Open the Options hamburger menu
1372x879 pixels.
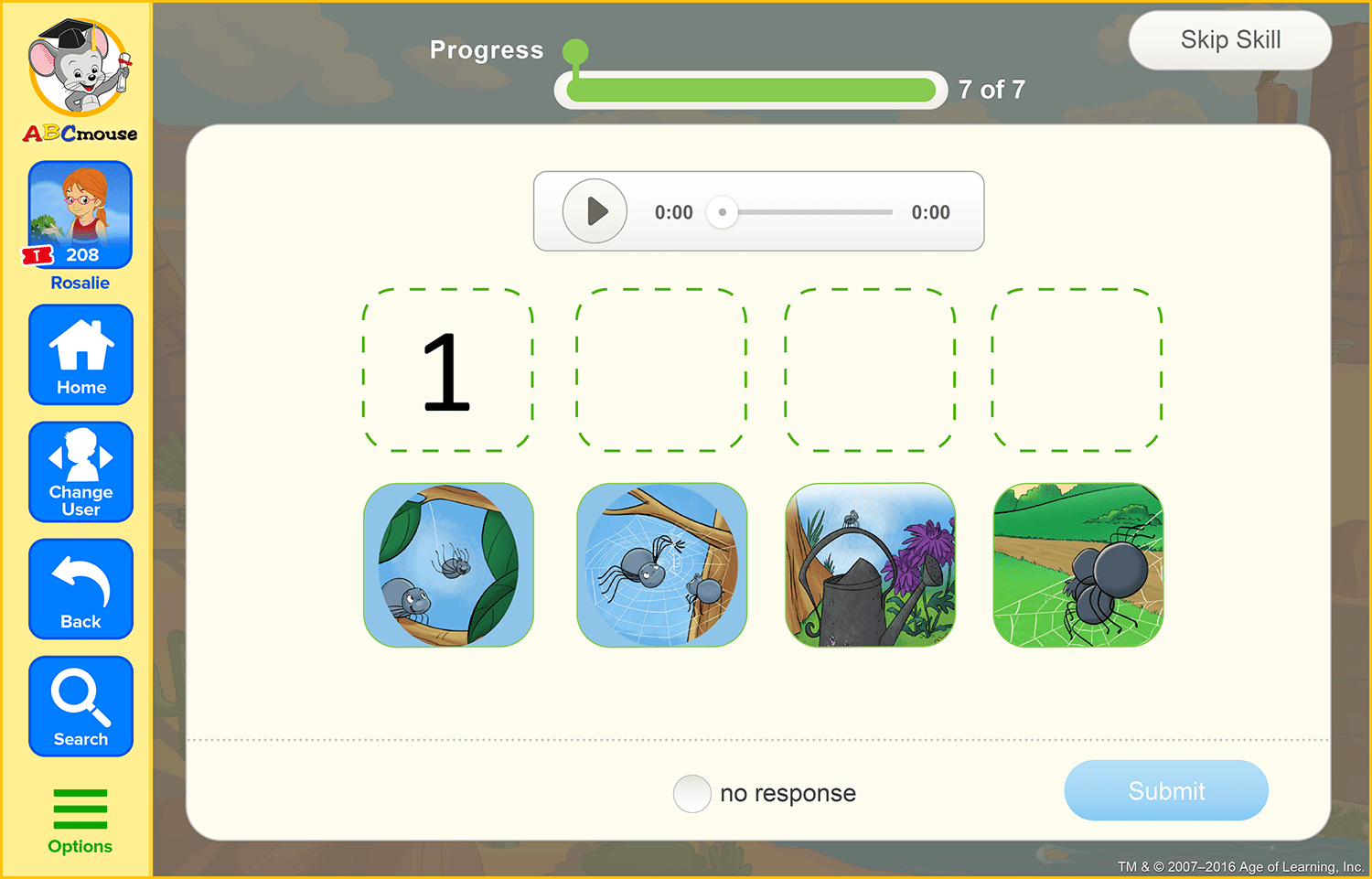[80, 807]
